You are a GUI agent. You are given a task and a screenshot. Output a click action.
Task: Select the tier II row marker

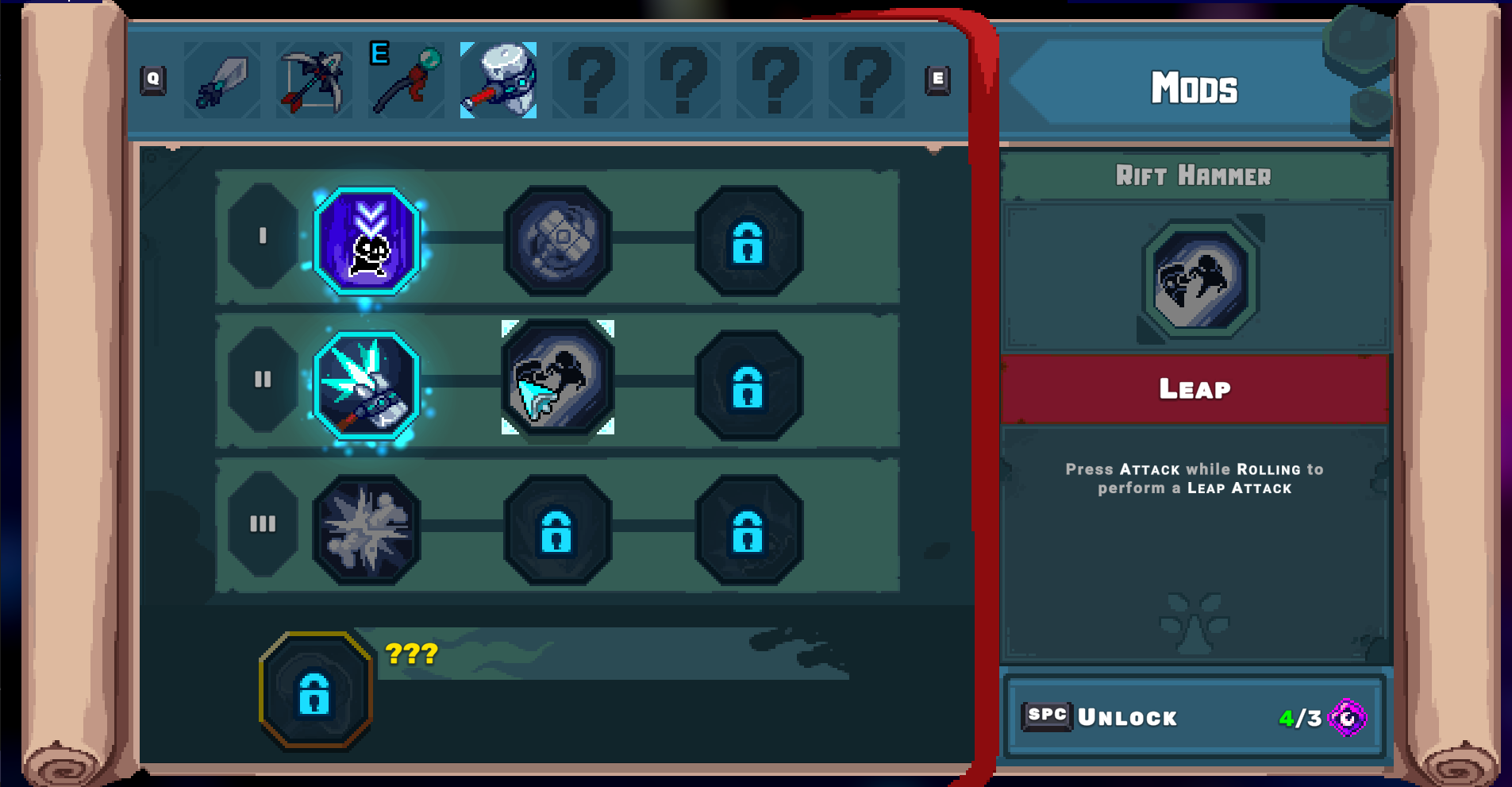tap(263, 380)
